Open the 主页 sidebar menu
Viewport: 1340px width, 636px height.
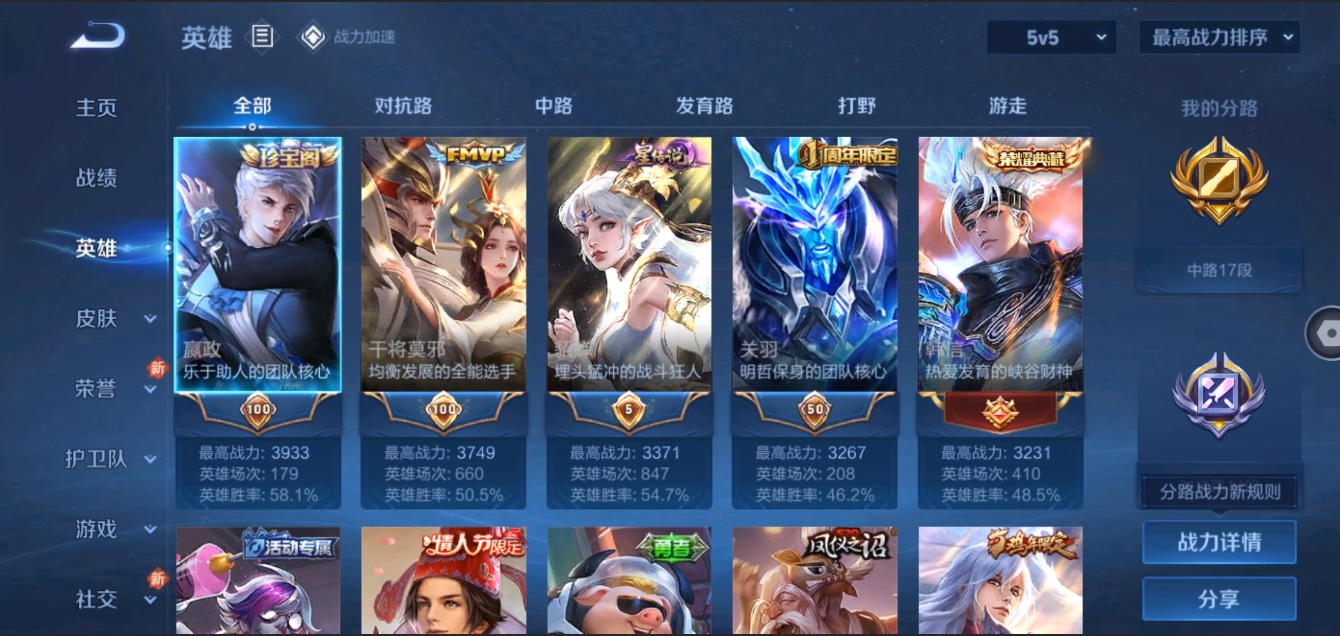97,108
